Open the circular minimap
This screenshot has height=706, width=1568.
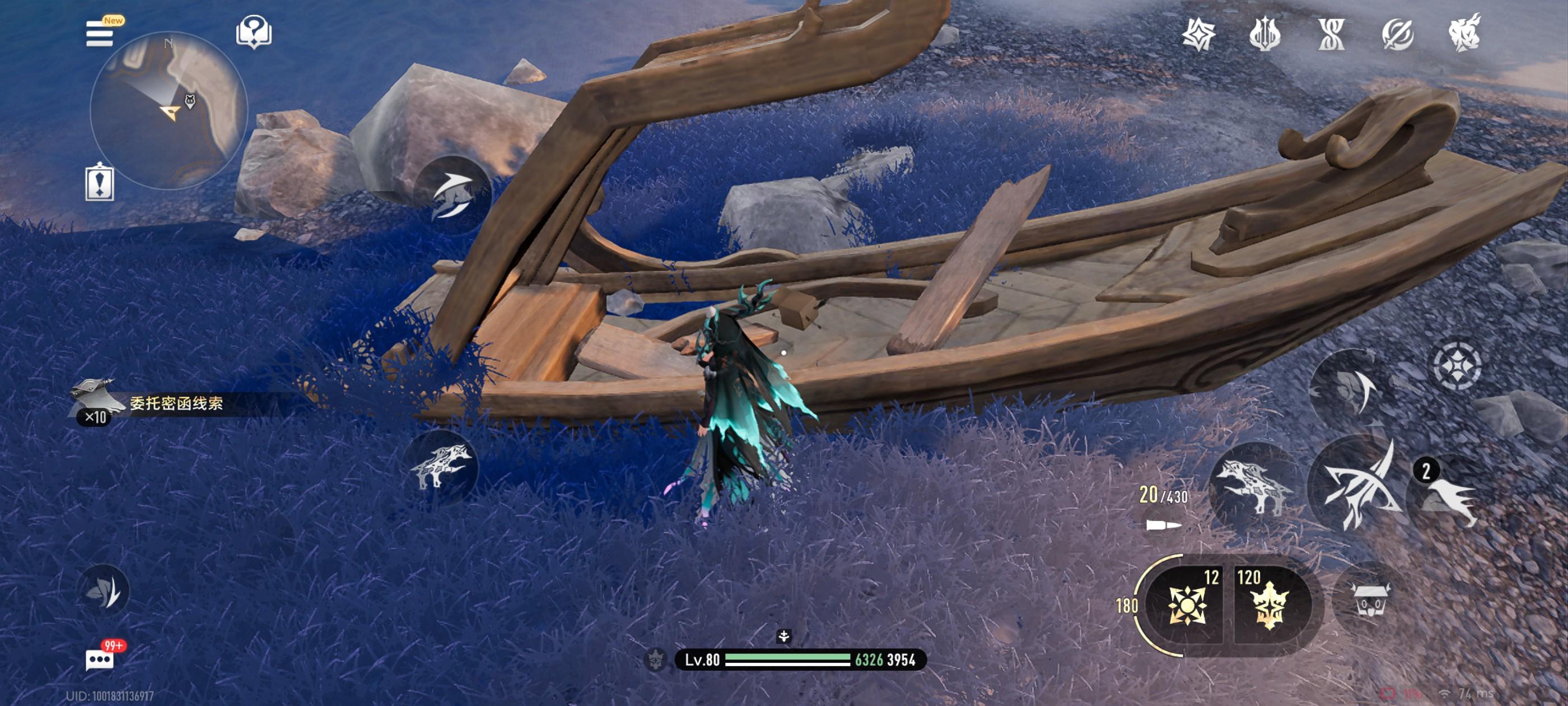[x=169, y=110]
